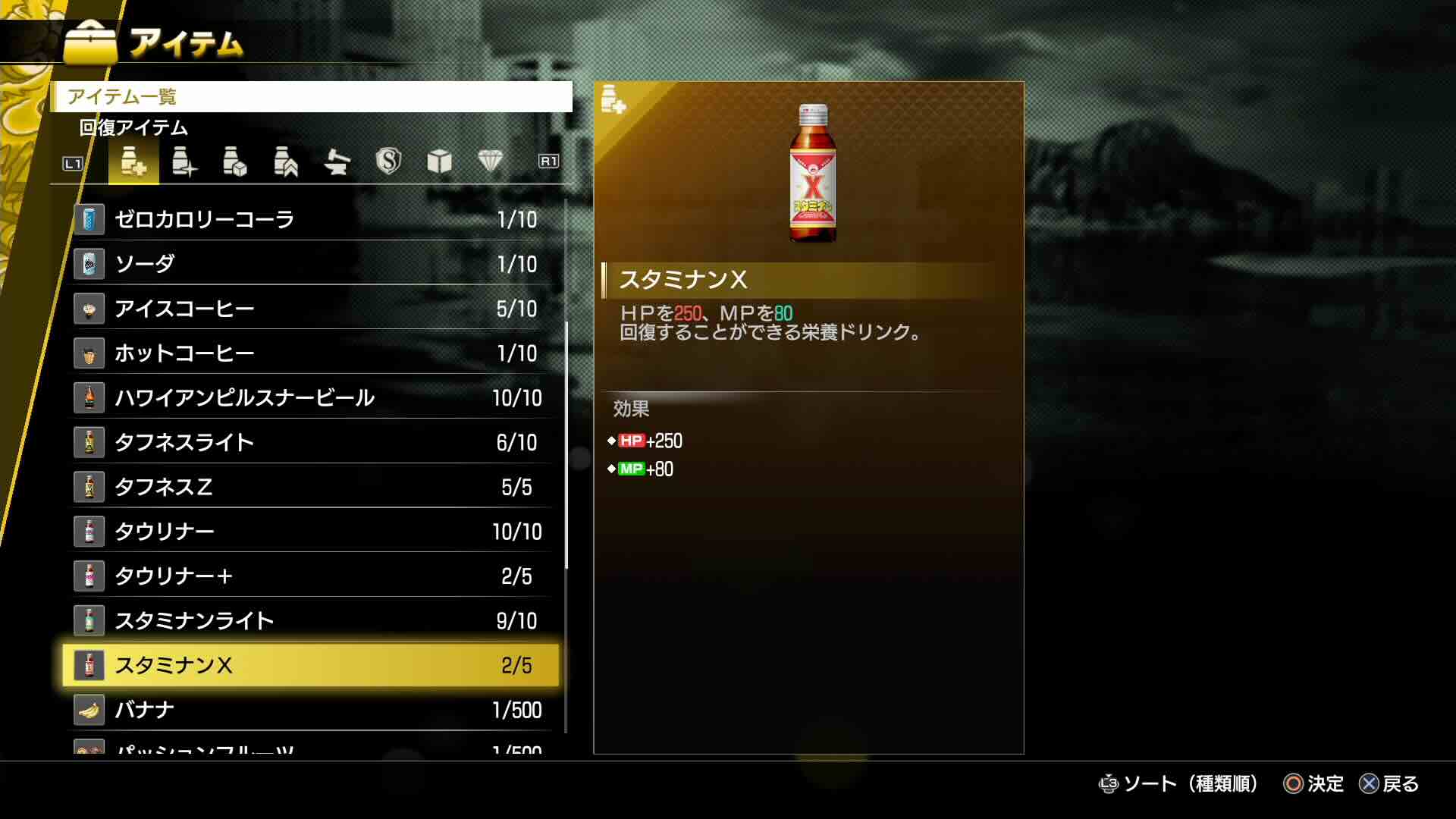Open the diamond treasure category icon
The height and width of the screenshot is (819, 1456).
click(x=491, y=162)
